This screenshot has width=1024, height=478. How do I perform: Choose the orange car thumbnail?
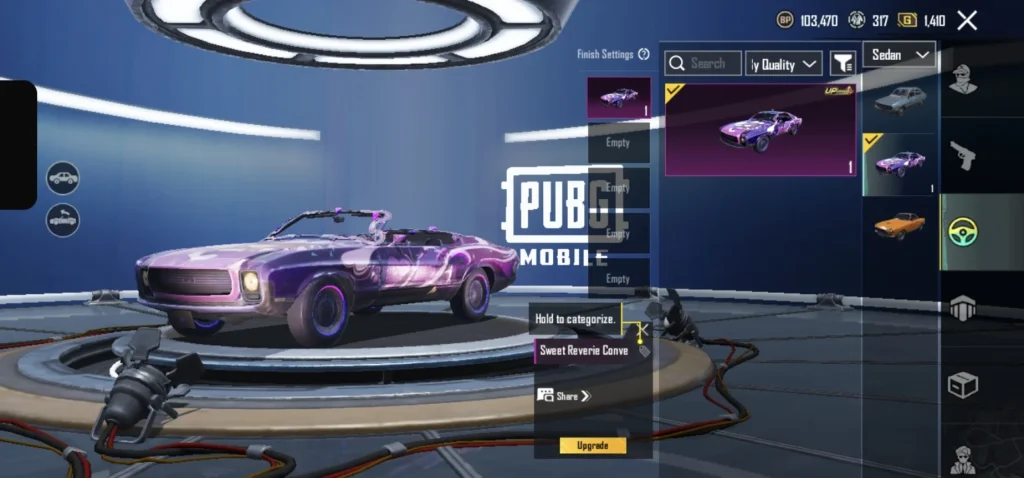(899, 224)
